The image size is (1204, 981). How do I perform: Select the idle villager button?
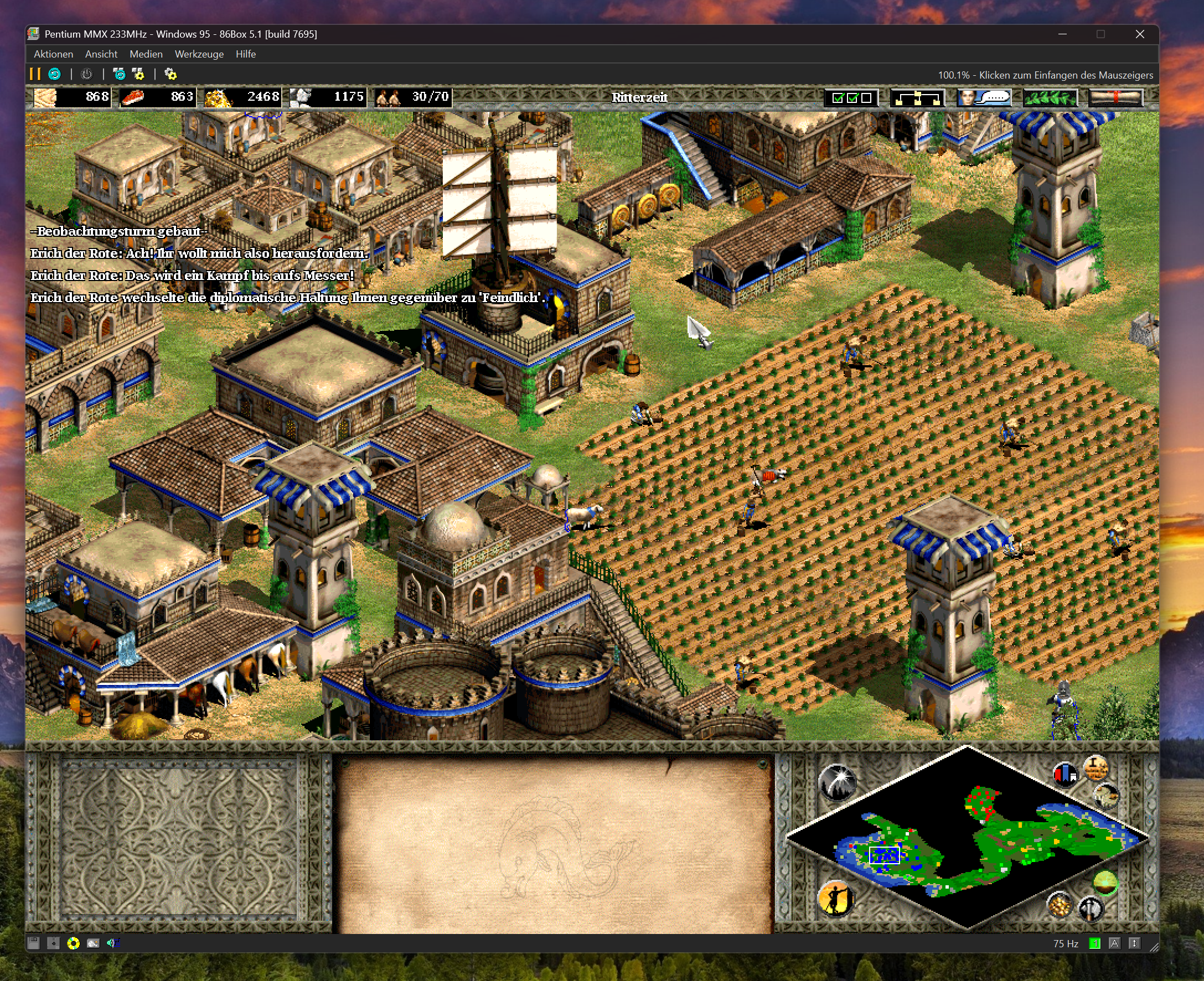click(835, 897)
